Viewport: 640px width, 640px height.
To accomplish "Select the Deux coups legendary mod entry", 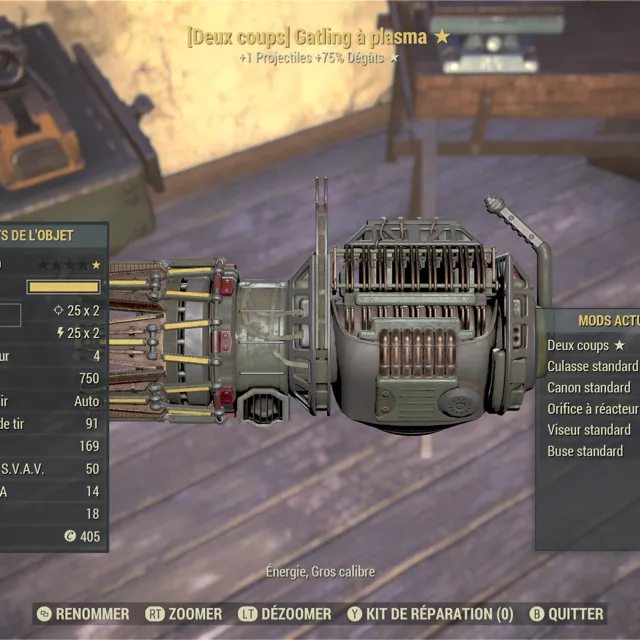I will pos(586,345).
